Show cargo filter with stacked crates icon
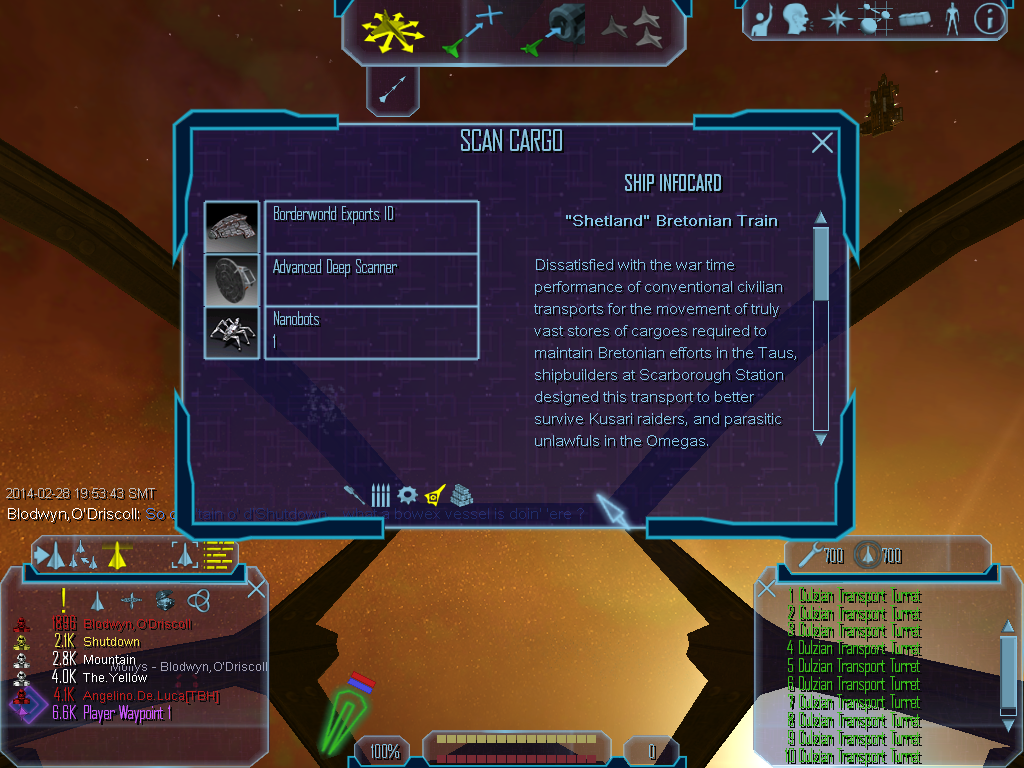1024x768 pixels. coord(461,495)
